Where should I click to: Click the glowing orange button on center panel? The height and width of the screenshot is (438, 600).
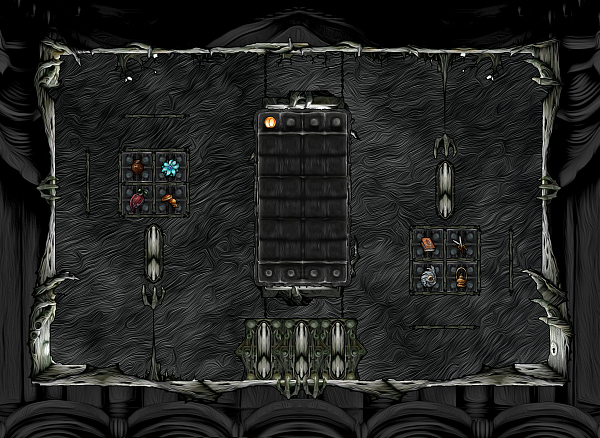(270, 122)
